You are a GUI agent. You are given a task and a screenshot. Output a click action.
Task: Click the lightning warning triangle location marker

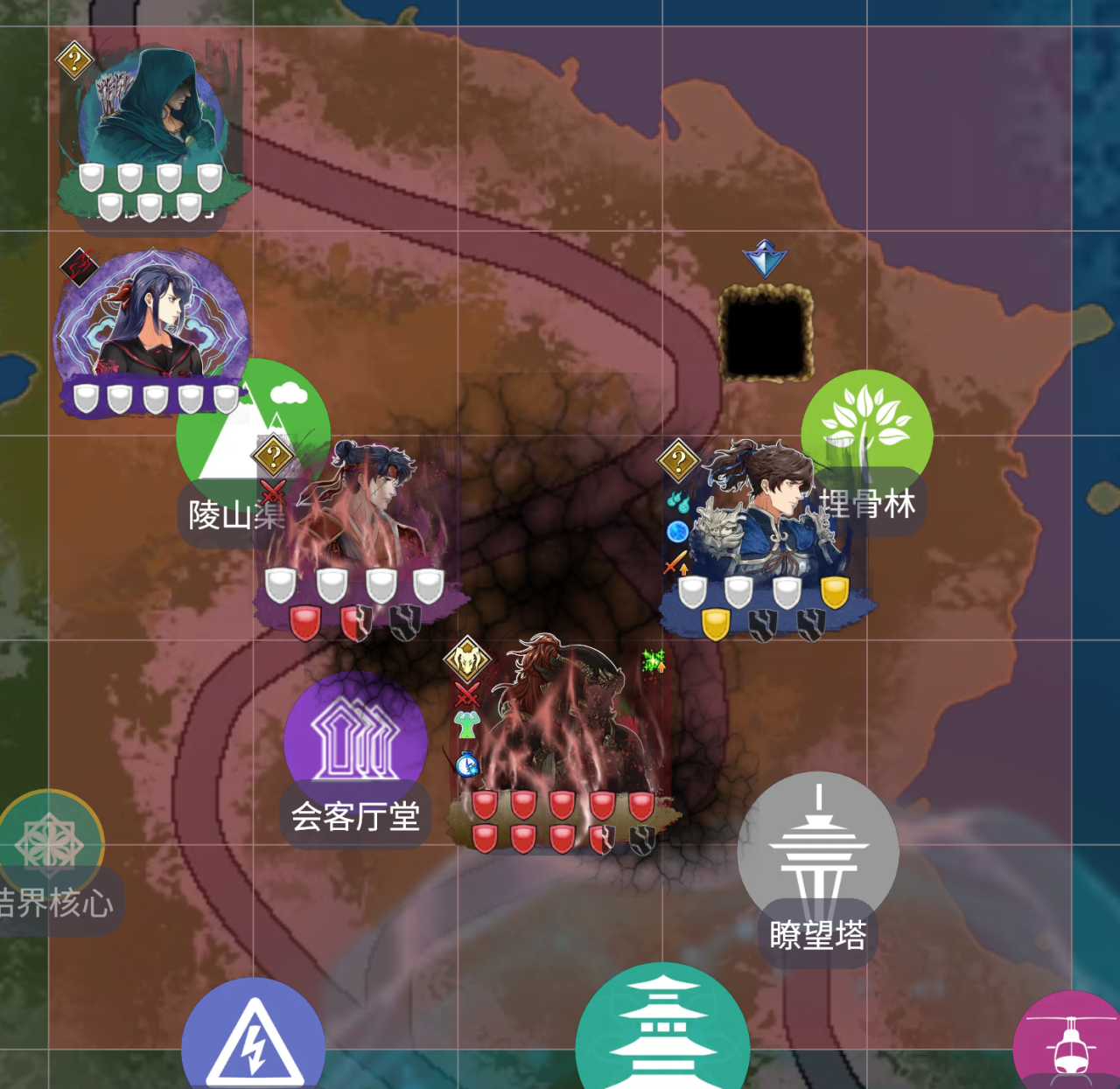253,1041
